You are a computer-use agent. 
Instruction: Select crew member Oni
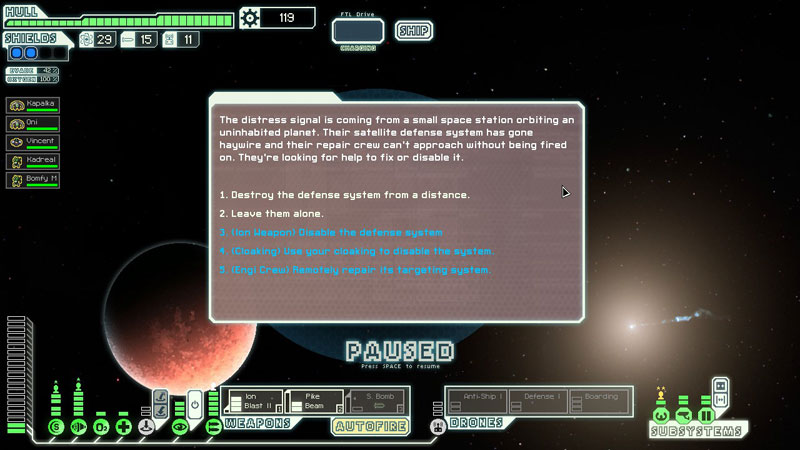(x=32, y=124)
